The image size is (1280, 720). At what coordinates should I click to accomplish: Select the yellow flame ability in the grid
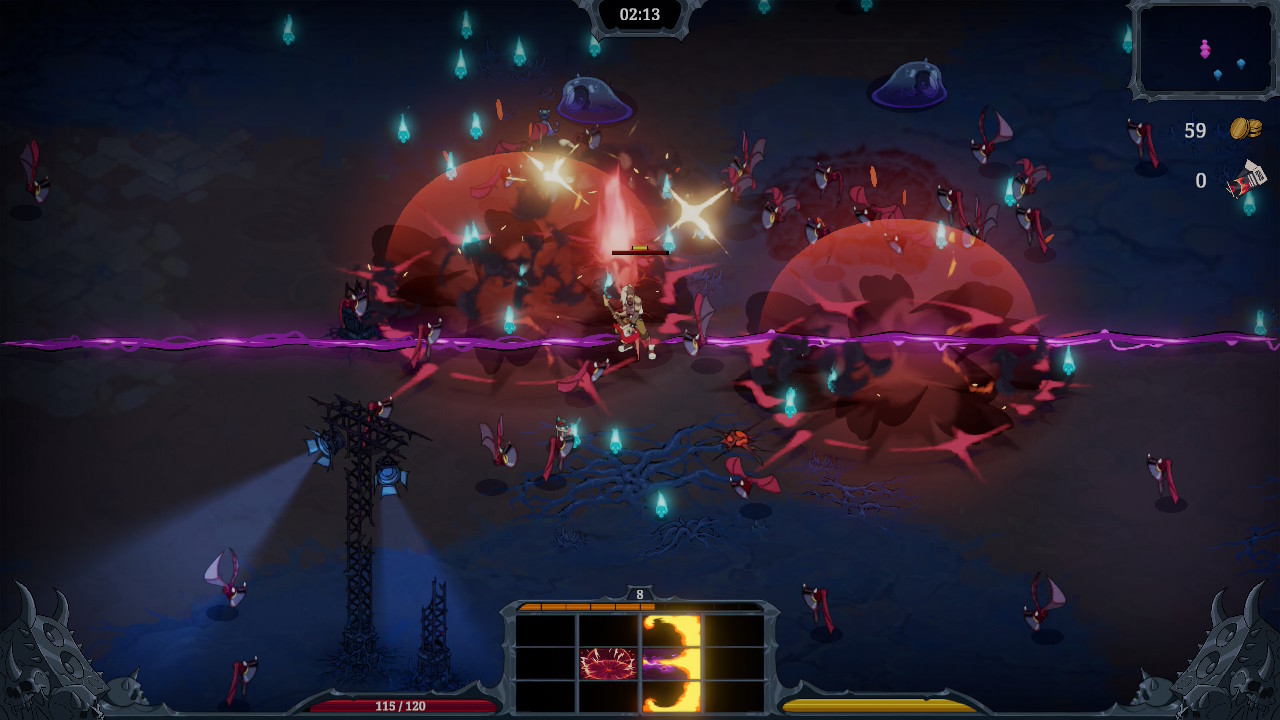pyautogui.click(x=671, y=663)
